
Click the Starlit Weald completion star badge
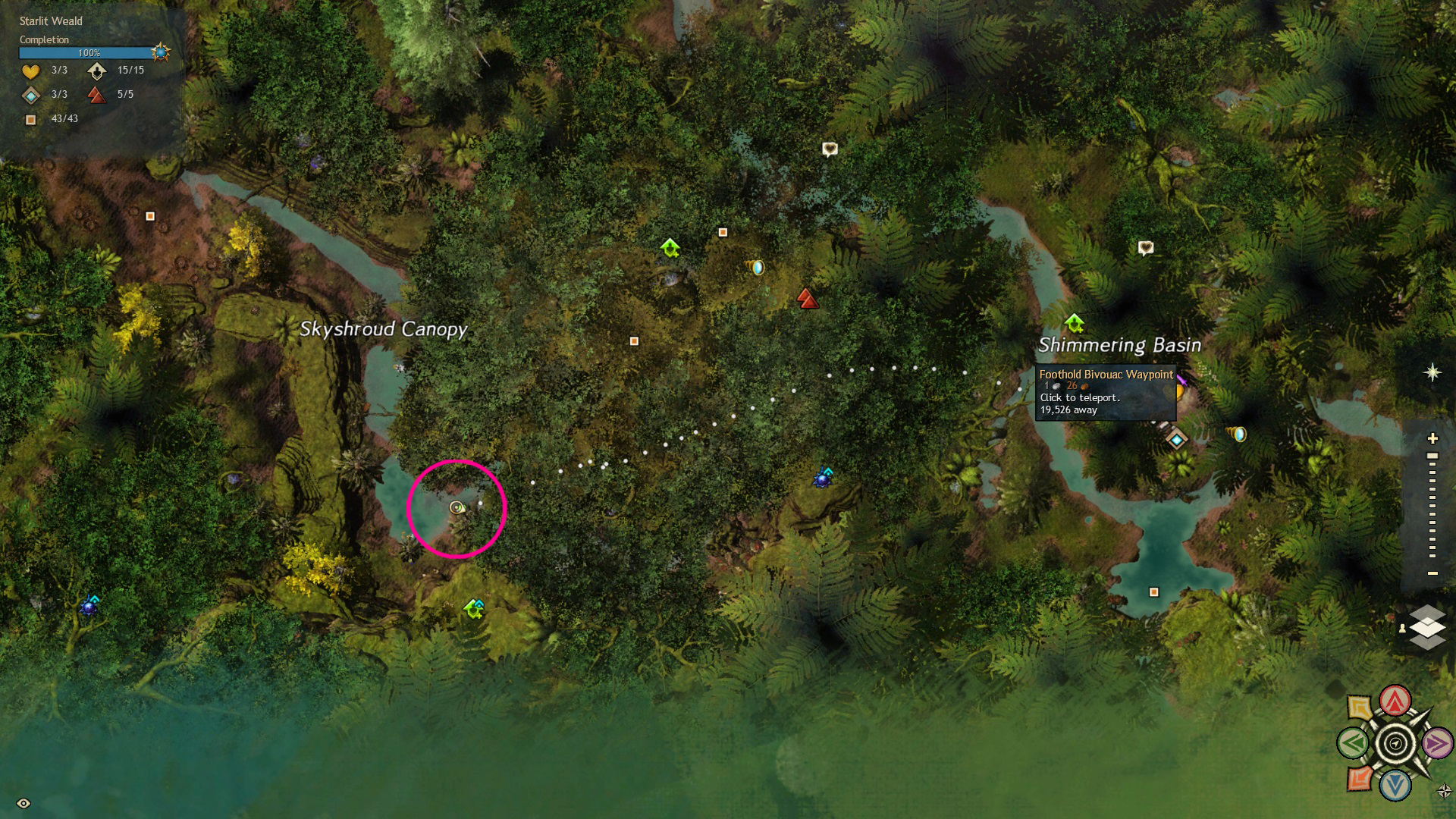[160, 52]
